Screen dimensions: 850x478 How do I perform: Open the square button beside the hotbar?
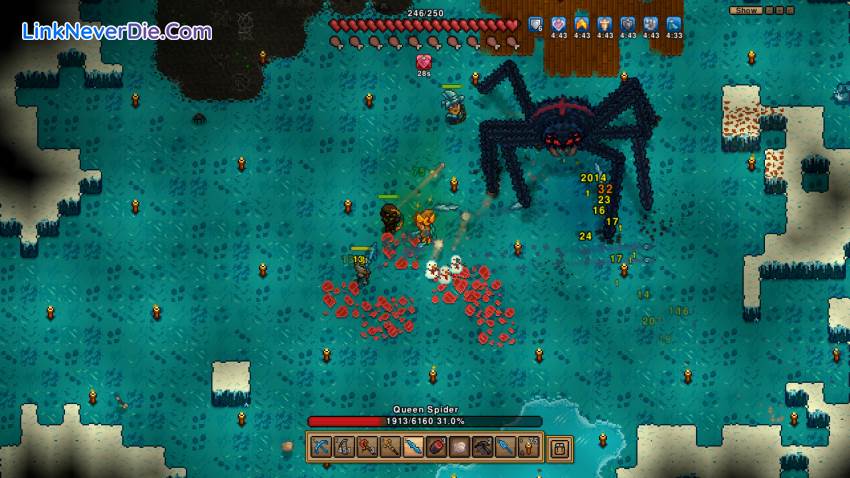560,446
